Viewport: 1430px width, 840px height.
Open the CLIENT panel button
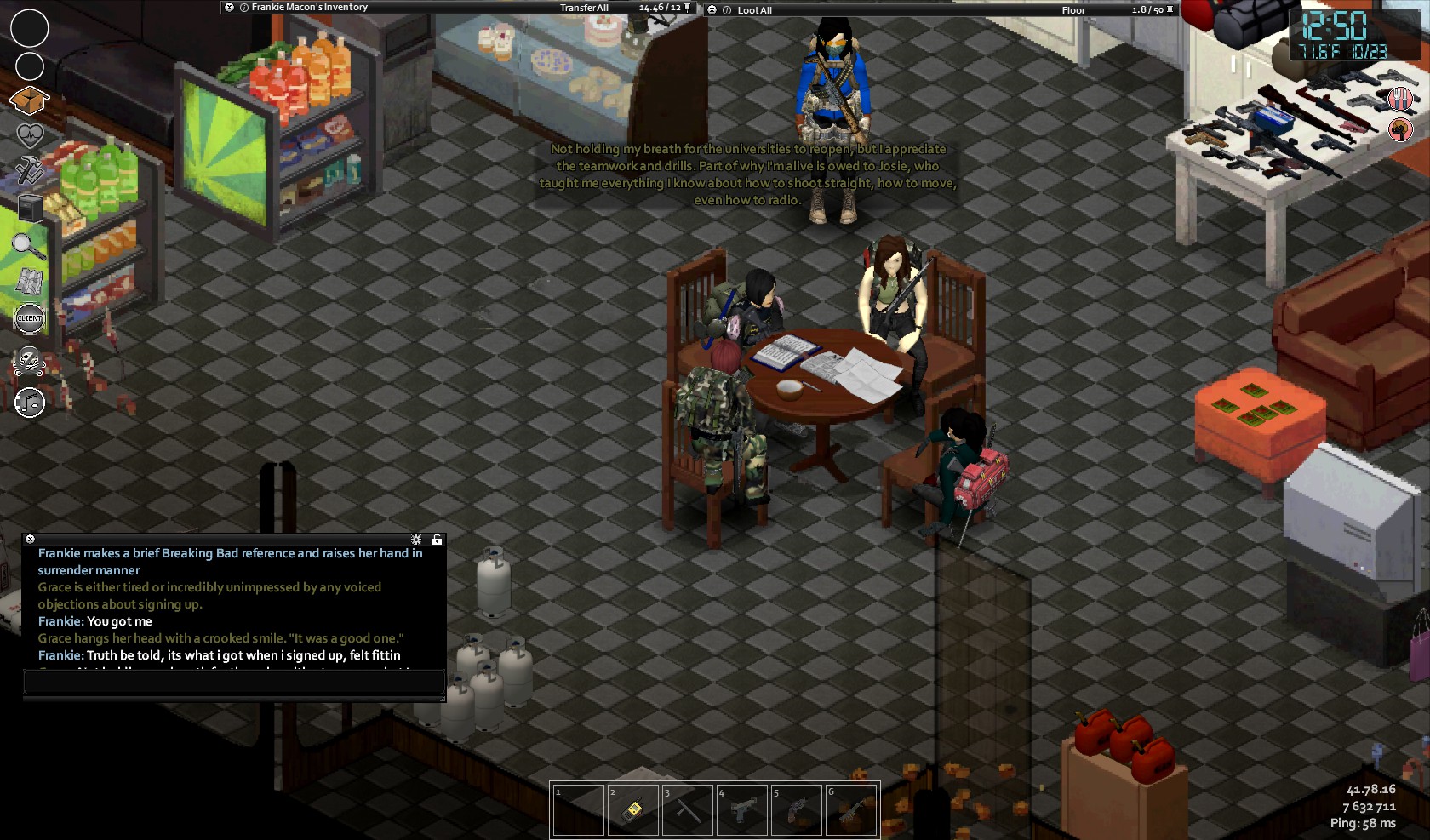tap(30, 318)
